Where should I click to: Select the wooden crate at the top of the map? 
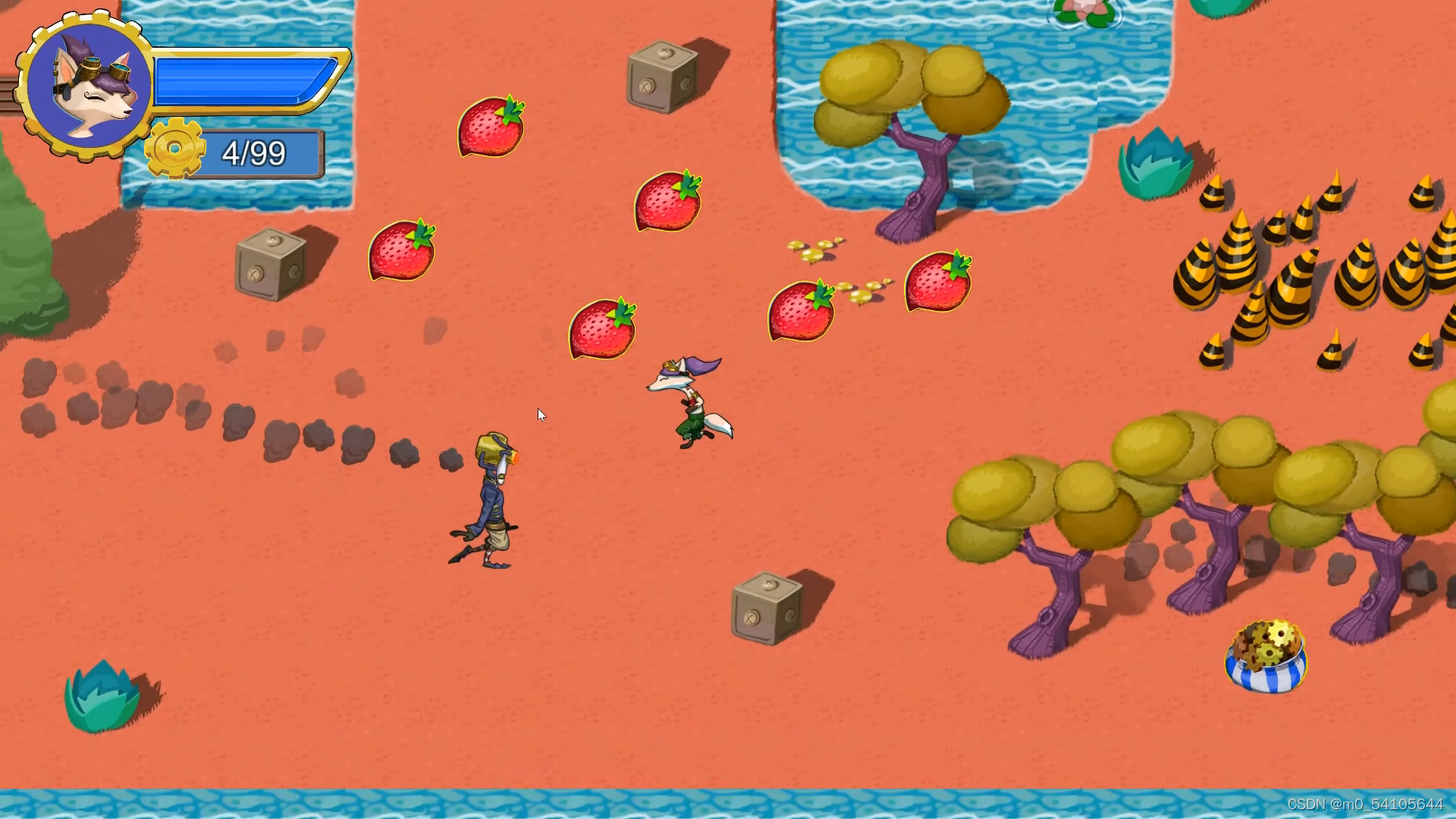(x=661, y=77)
